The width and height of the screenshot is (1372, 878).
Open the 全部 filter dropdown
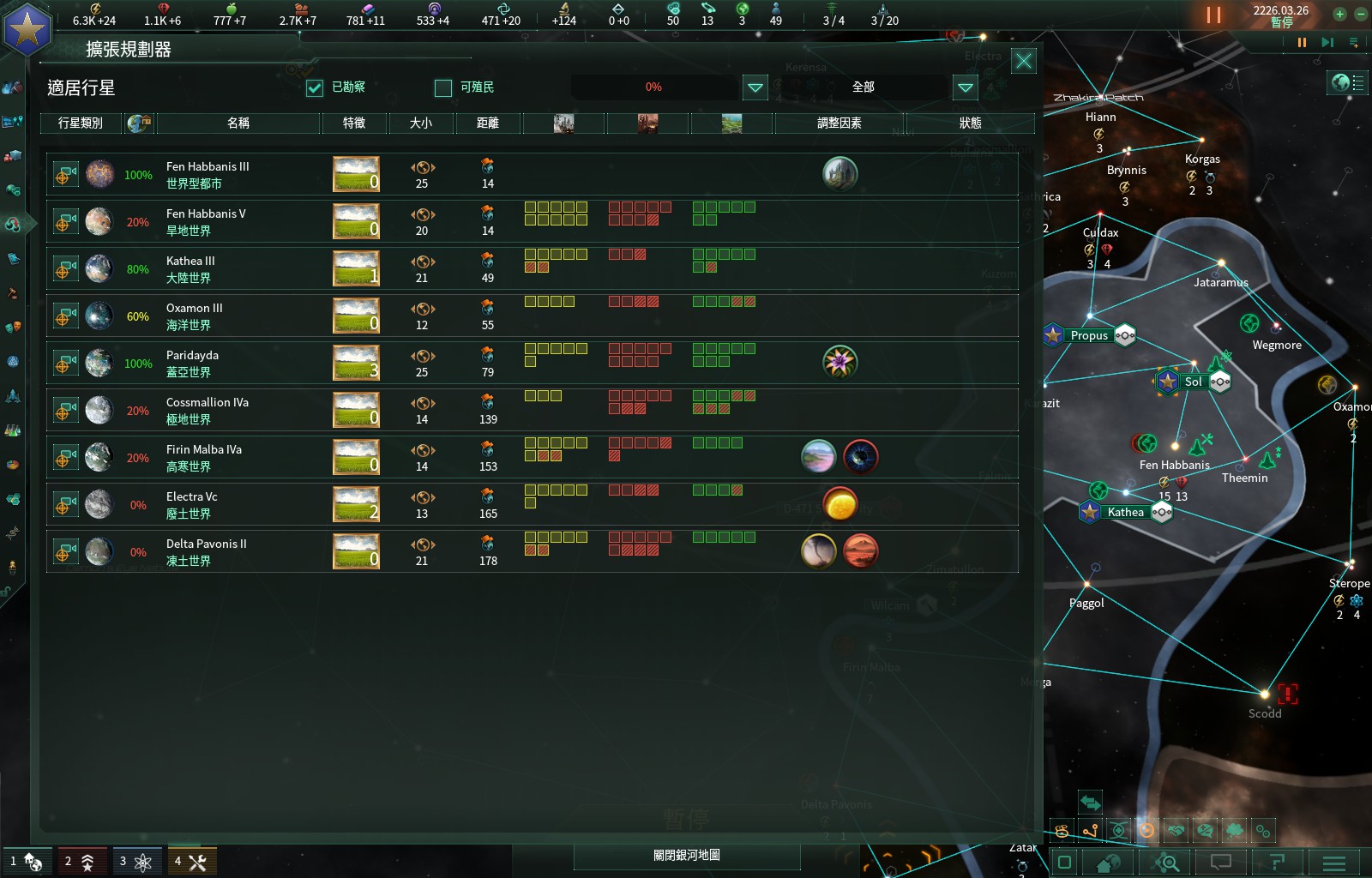click(x=965, y=87)
